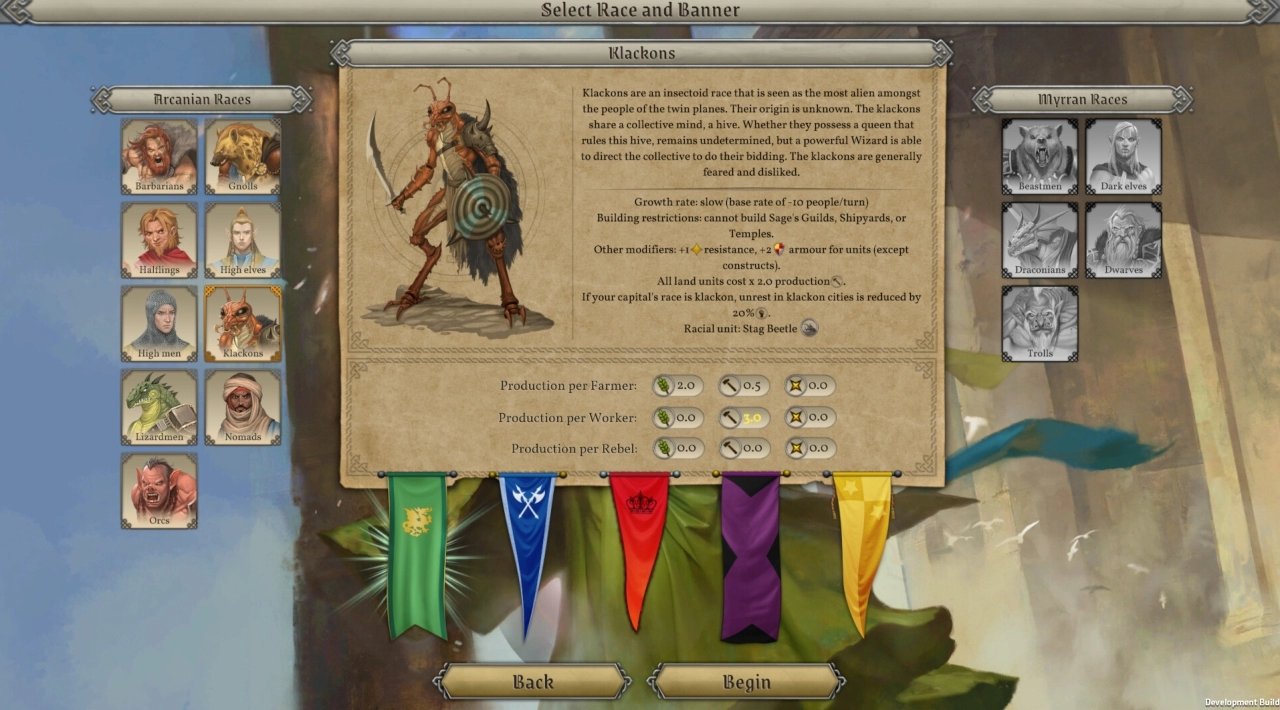Select the Trolls race portrait
Screen dimensions: 1280x710
[x=1040, y=323]
